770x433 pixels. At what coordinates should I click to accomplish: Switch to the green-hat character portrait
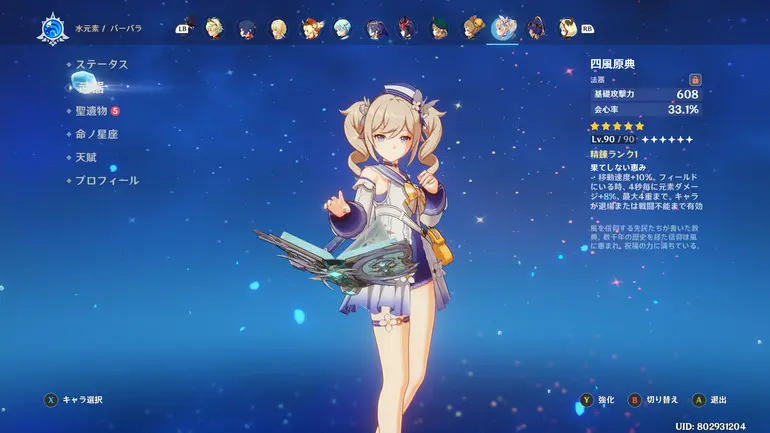point(439,28)
